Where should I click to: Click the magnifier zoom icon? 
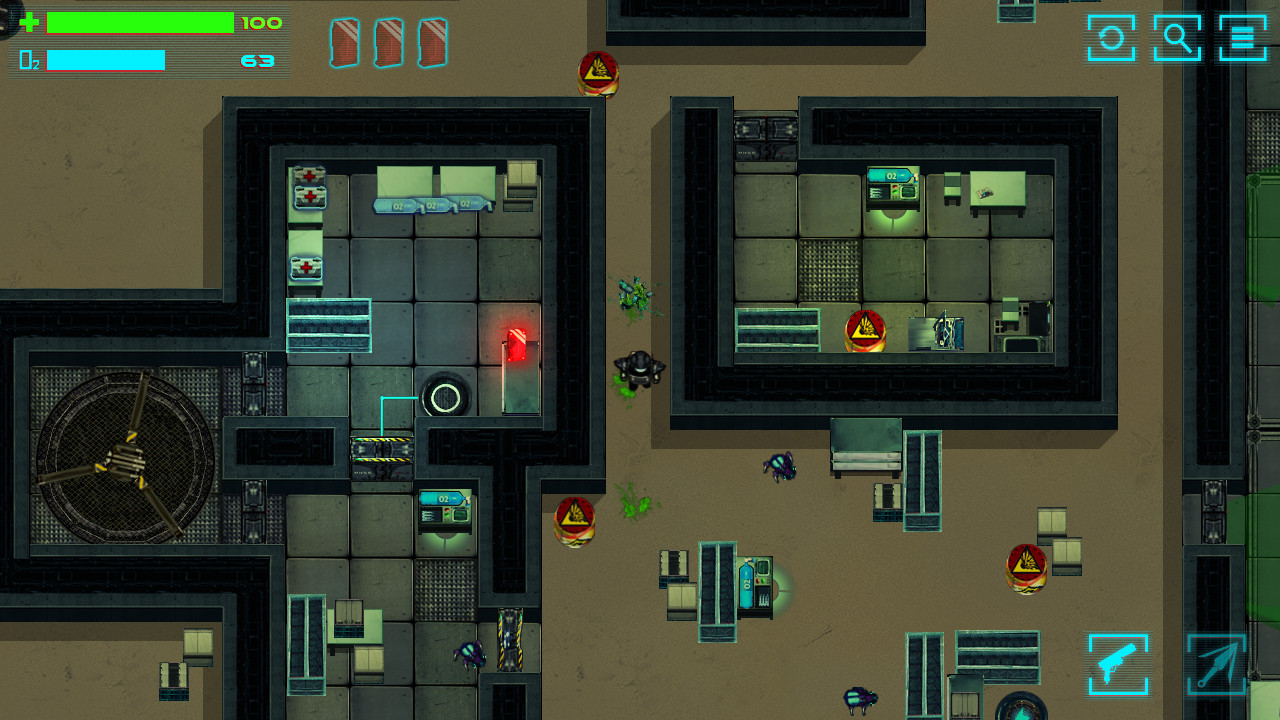click(1176, 40)
